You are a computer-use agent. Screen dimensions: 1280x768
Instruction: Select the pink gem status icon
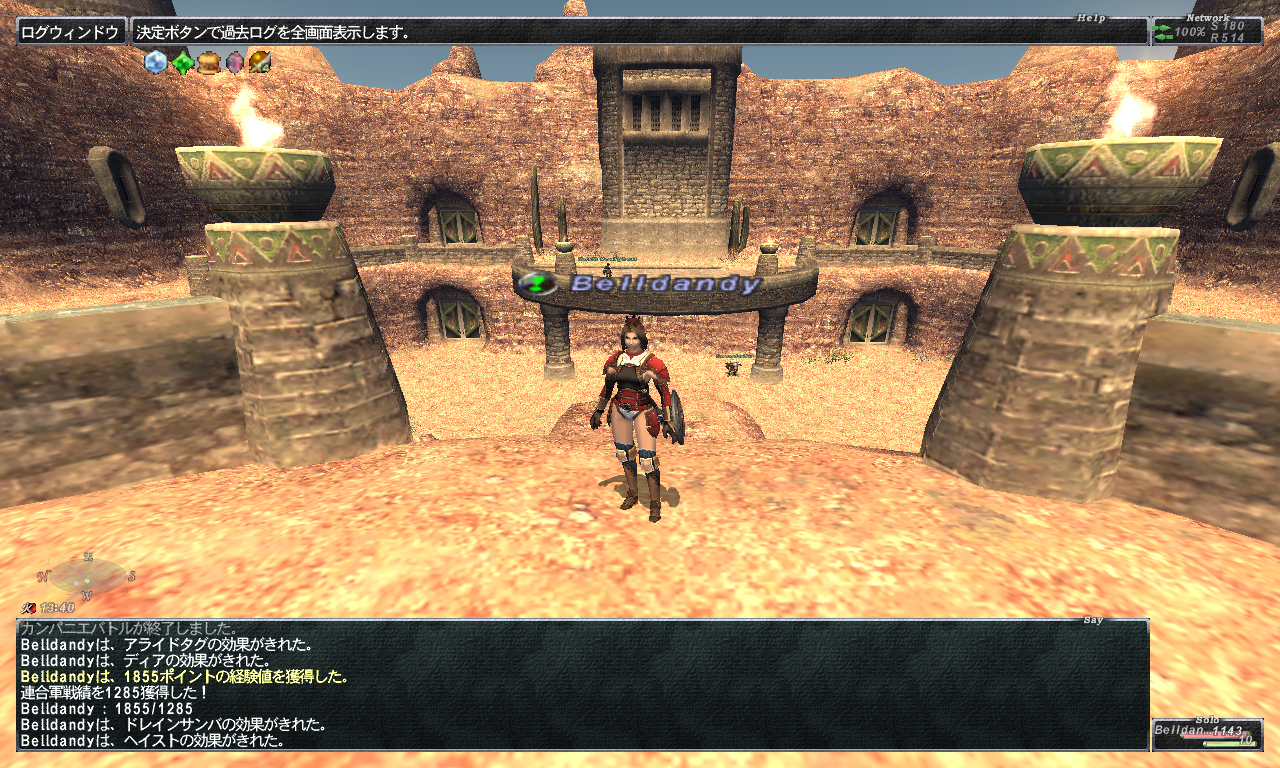pos(234,63)
